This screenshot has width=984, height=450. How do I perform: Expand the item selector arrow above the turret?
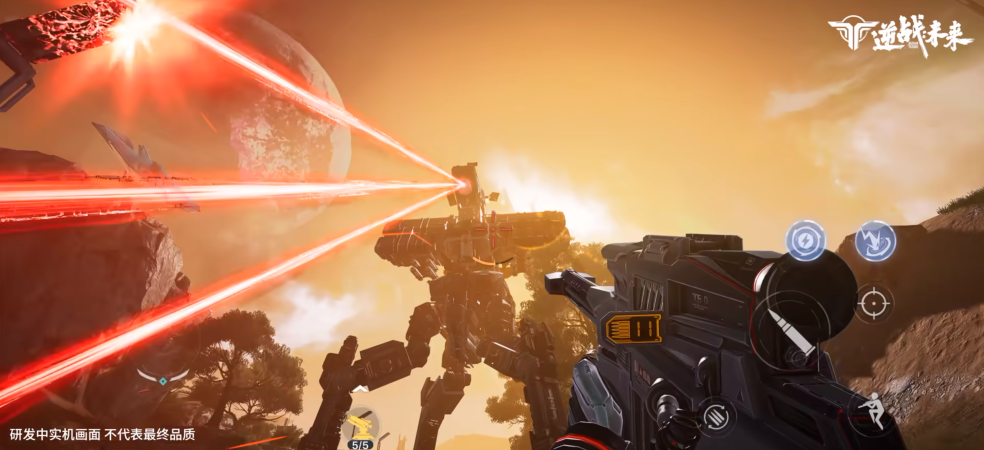[359, 388]
